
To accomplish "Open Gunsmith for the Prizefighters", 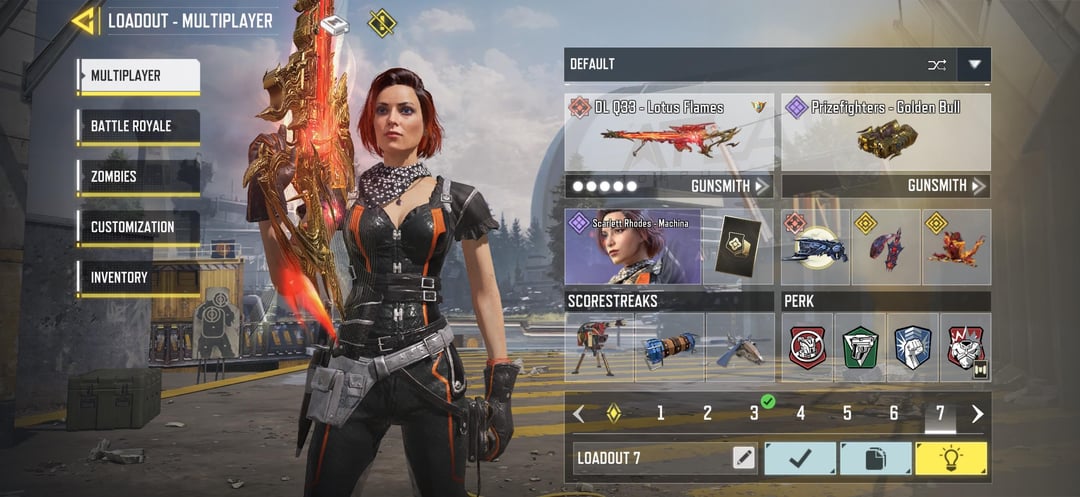I will 946,186.
